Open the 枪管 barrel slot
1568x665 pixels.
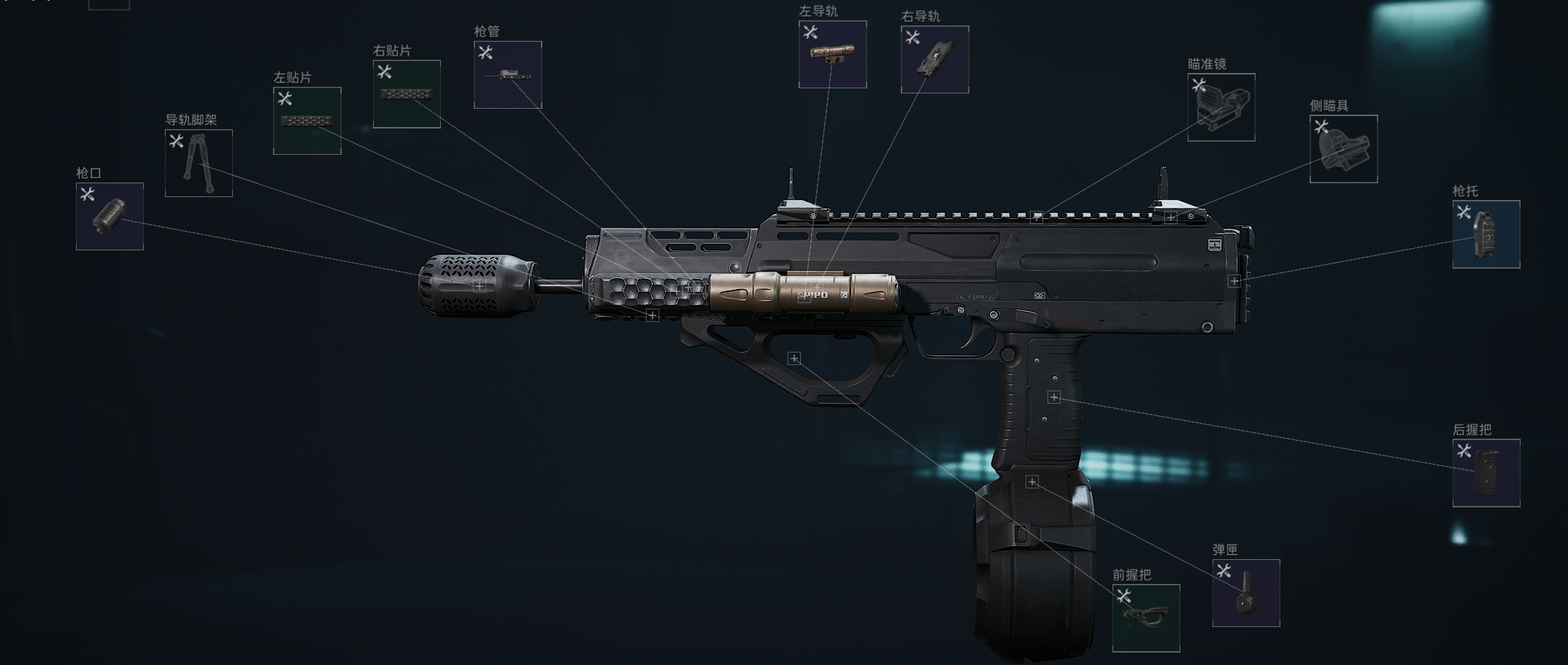click(507, 75)
